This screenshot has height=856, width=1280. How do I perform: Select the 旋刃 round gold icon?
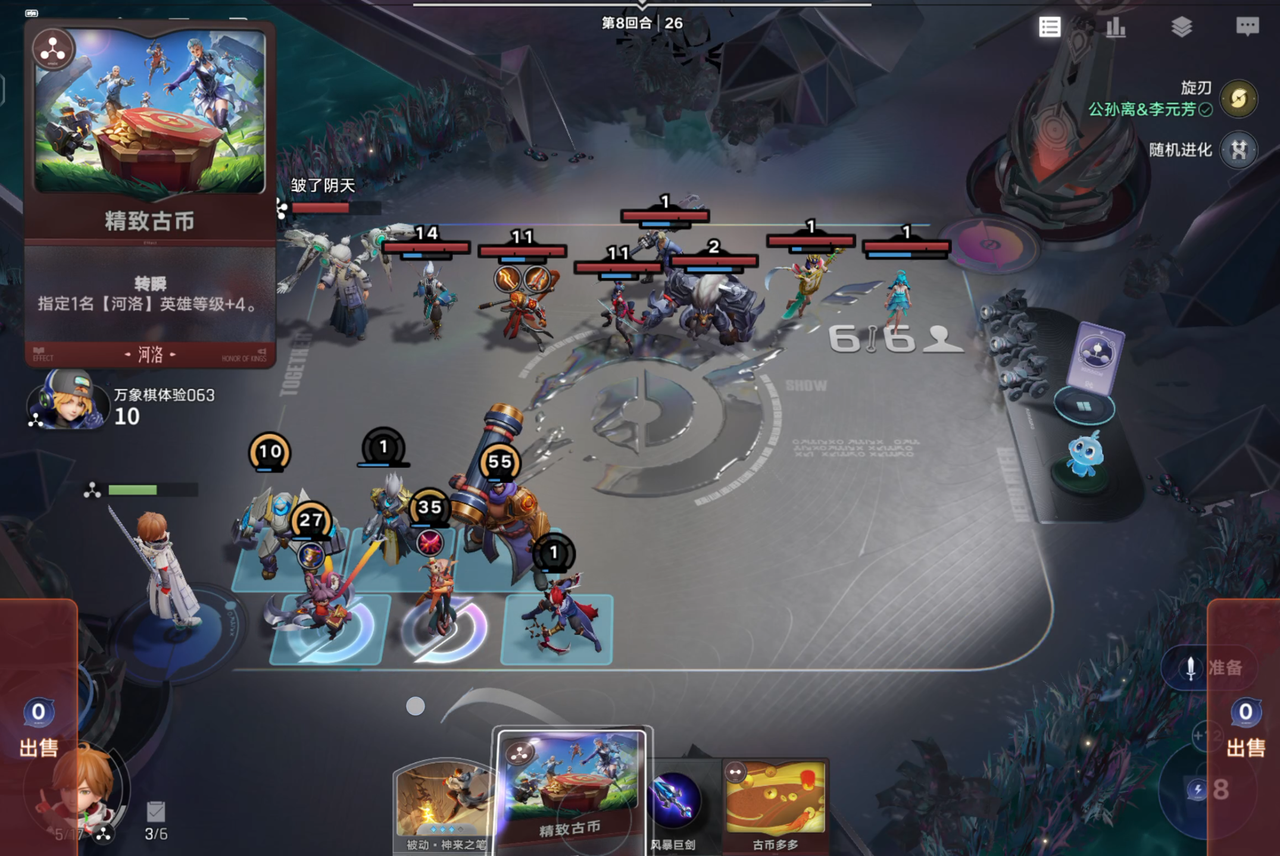click(x=1239, y=98)
